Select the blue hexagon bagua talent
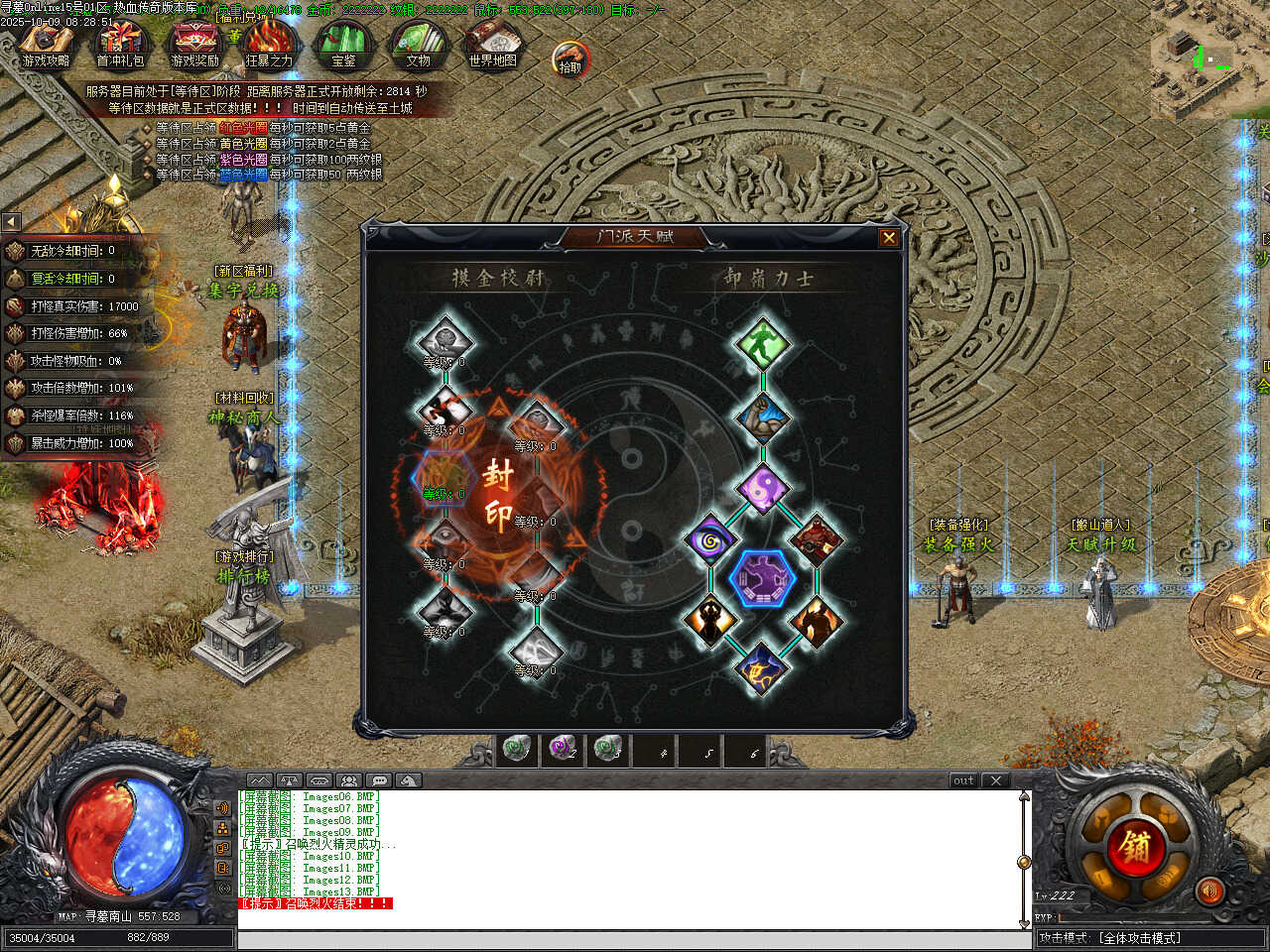This screenshot has width=1270, height=952. pos(762,579)
